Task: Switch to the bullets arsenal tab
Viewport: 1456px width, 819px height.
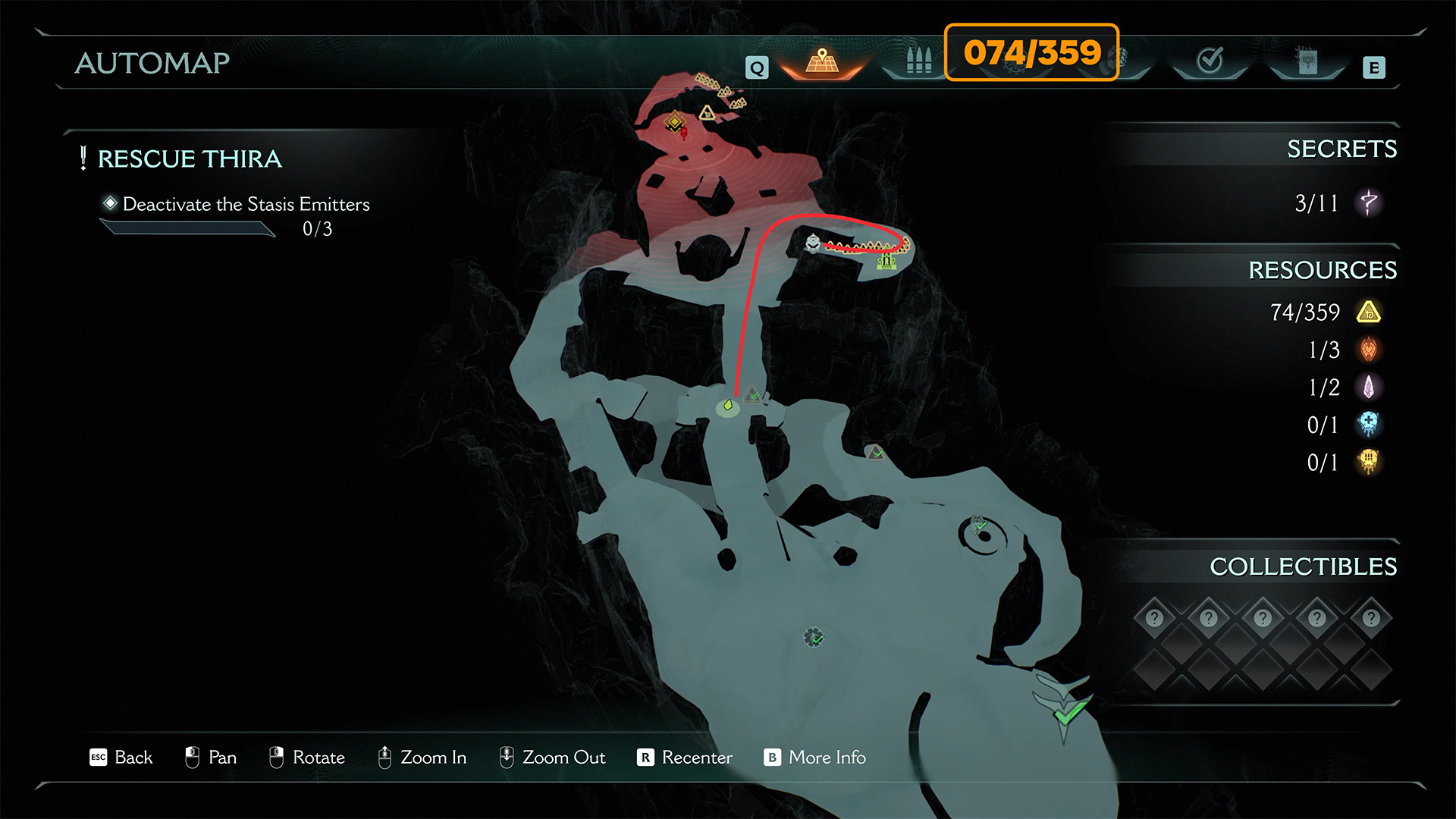Action: pyautogui.click(x=918, y=61)
